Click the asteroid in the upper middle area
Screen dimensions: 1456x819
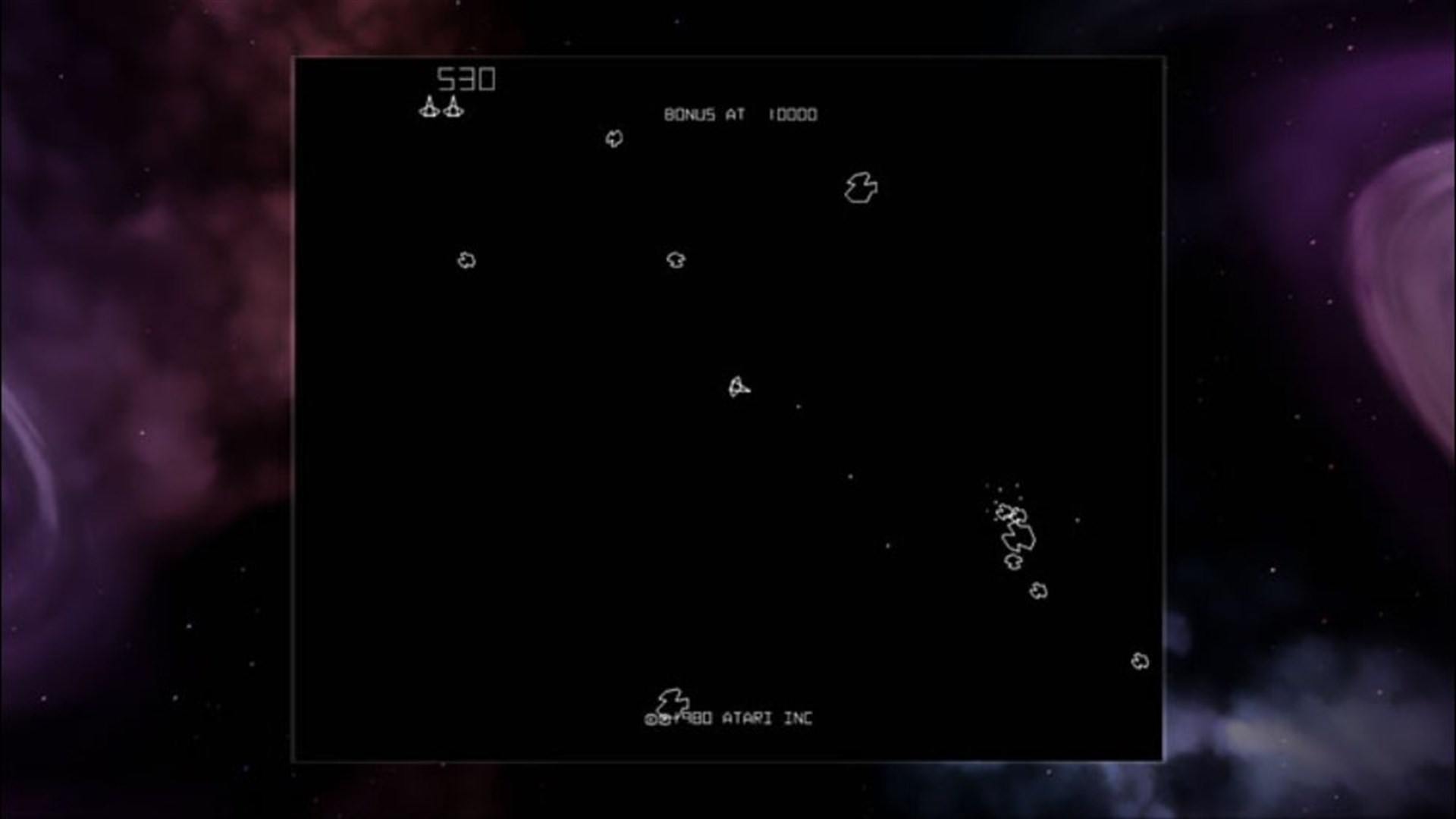(674, 260)
